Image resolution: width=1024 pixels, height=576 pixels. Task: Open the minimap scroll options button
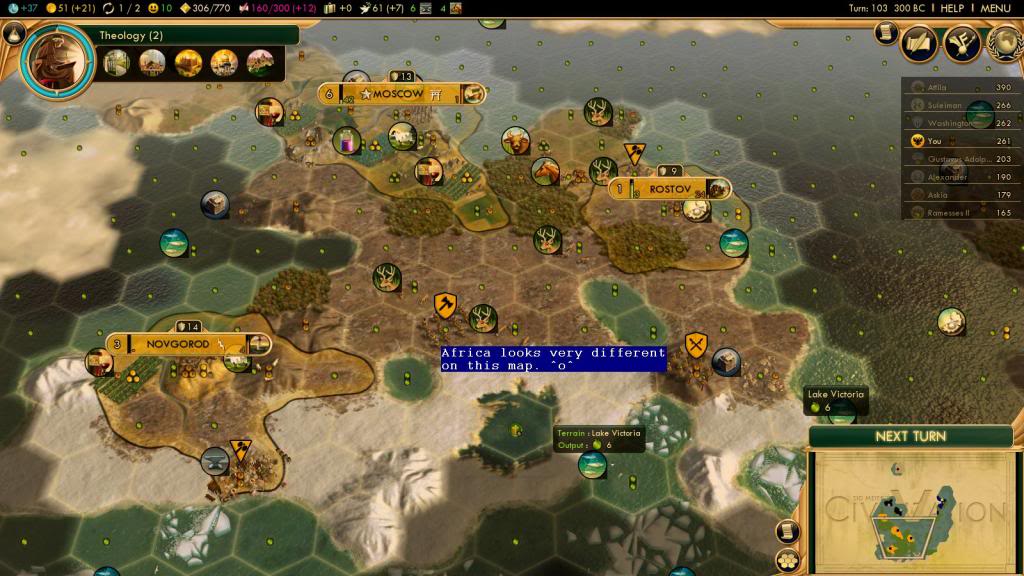click(x=788, y=530)
